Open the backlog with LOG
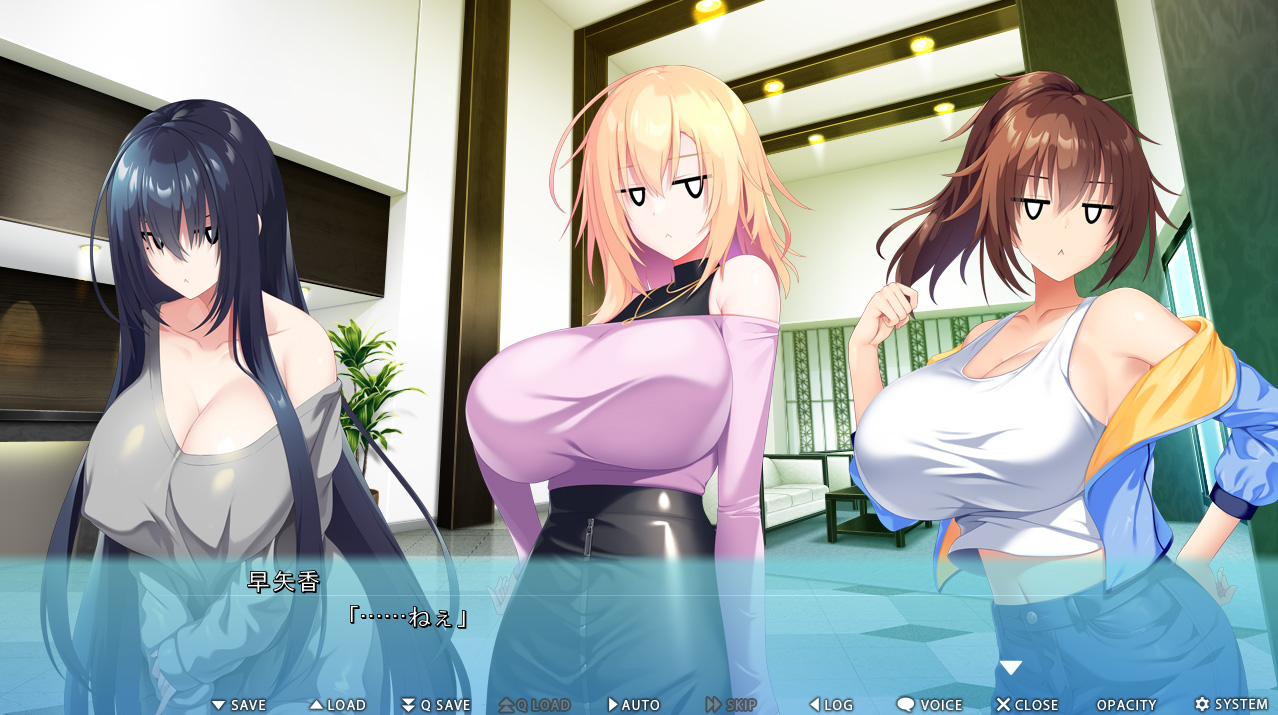The width and height of the screenshot is (1278, 715). point(831,705)
